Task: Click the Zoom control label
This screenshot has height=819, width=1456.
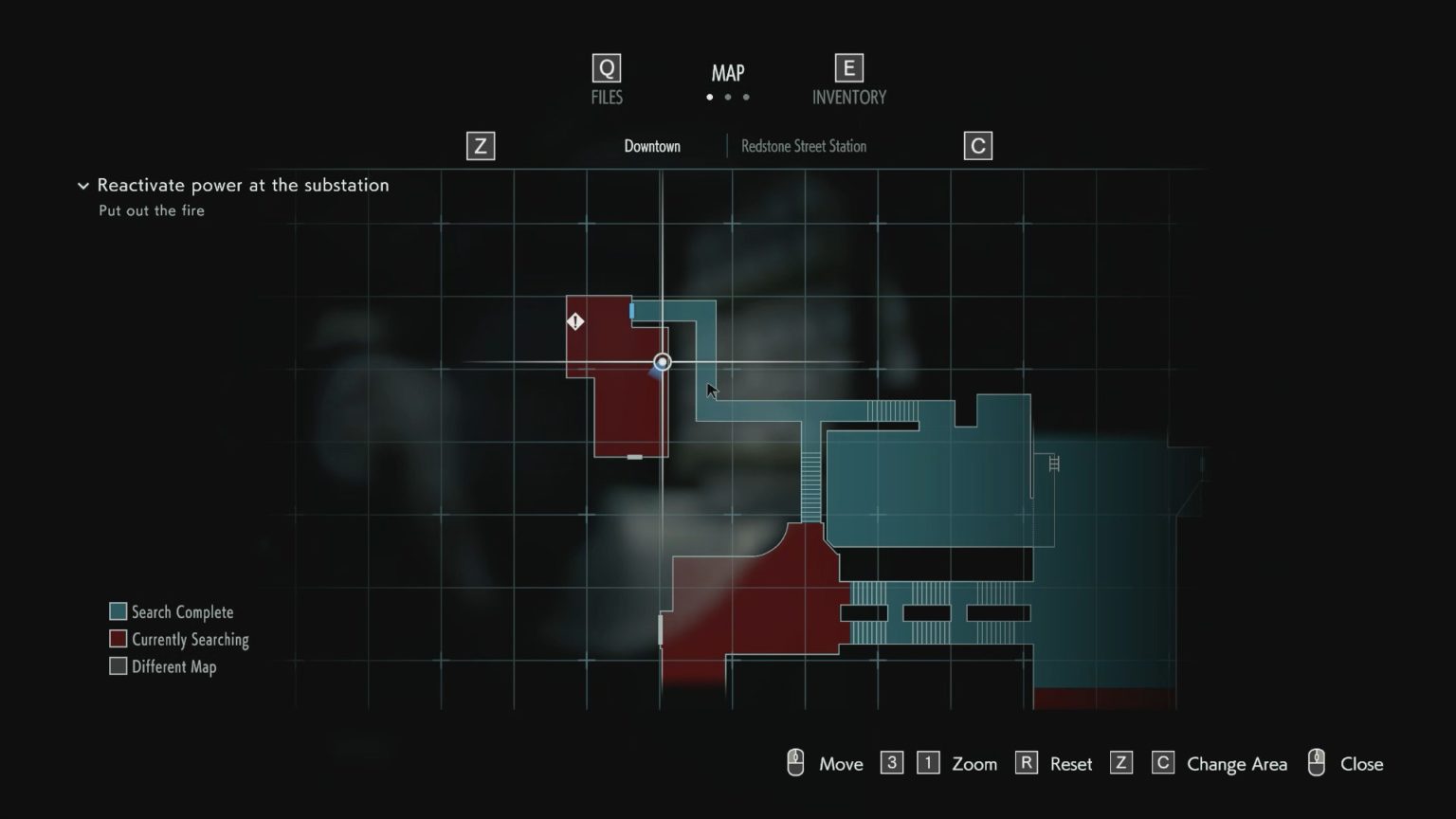Action: [974, 764]
